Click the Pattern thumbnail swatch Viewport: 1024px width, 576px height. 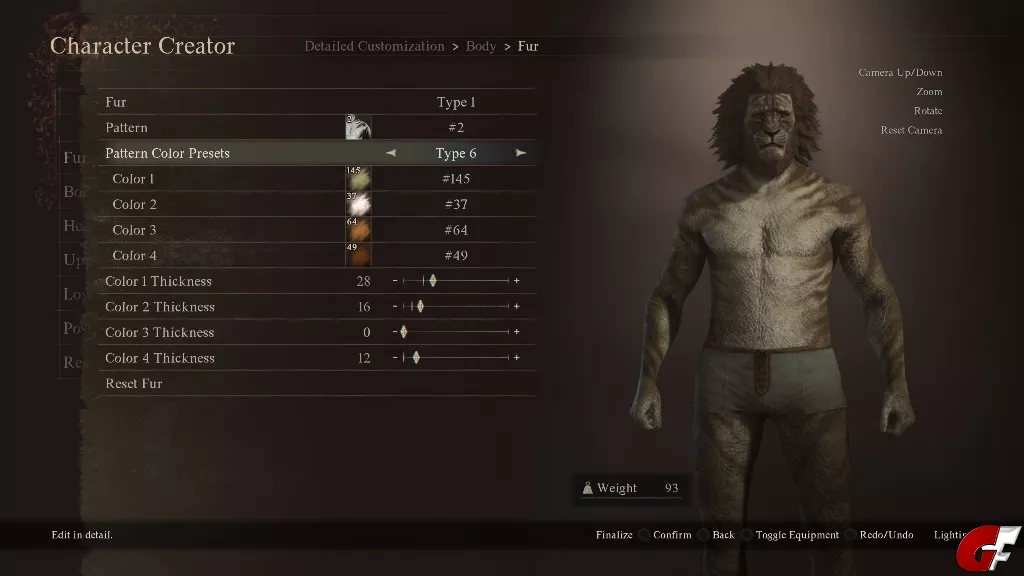358,128
